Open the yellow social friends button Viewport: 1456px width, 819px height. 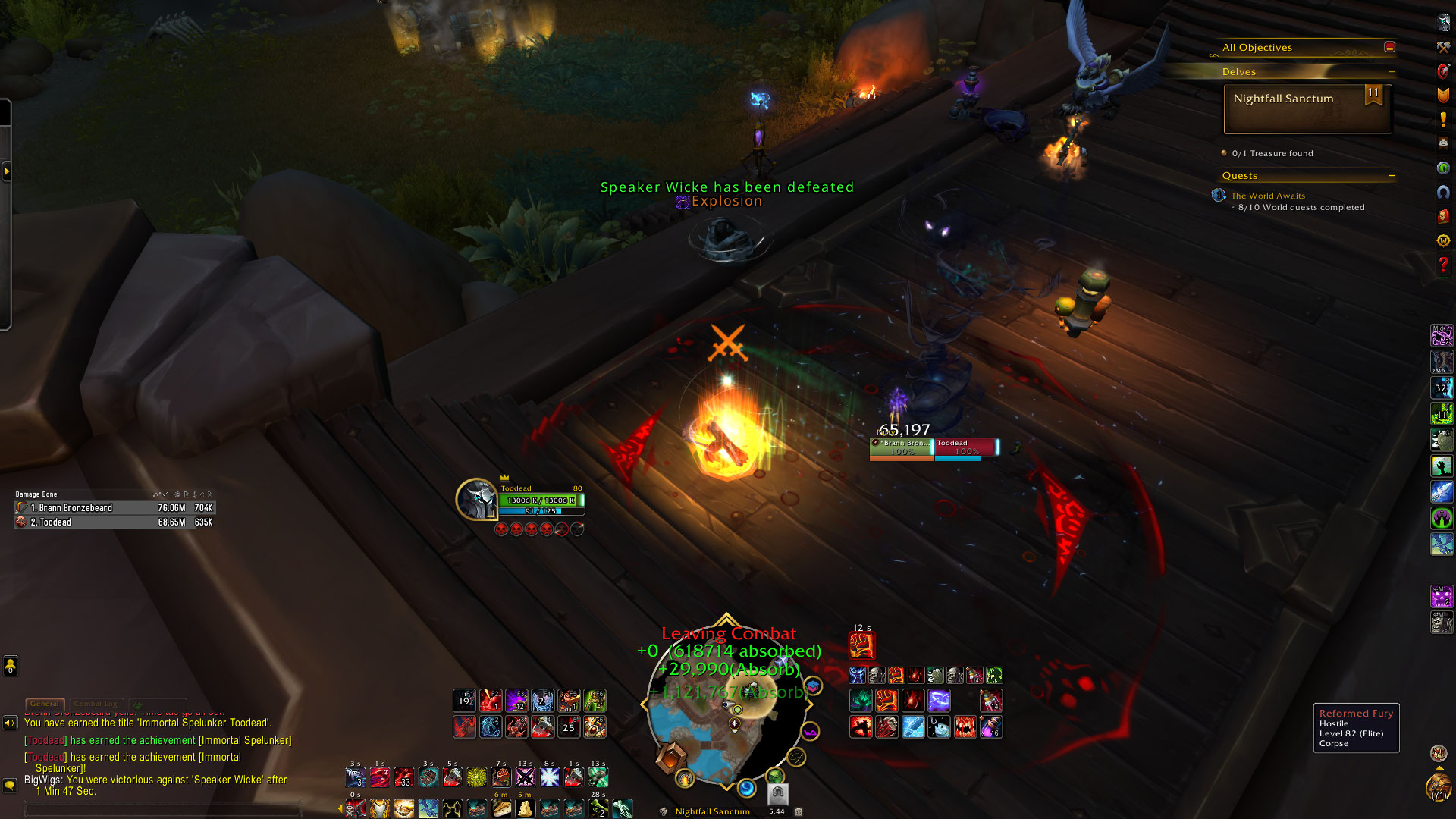pos(10,666)
